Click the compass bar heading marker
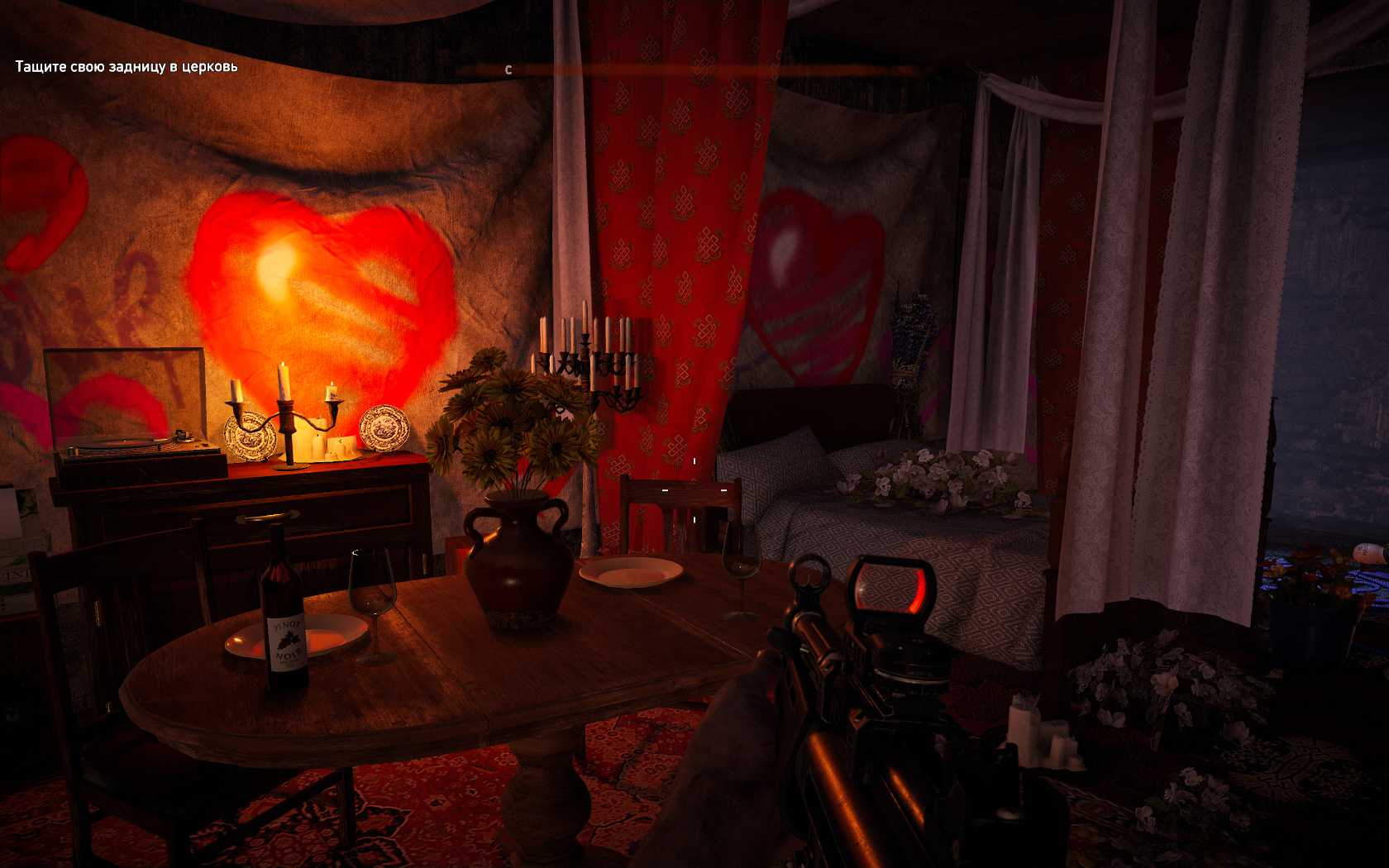 pyautogui.click(x=508, y=70)
